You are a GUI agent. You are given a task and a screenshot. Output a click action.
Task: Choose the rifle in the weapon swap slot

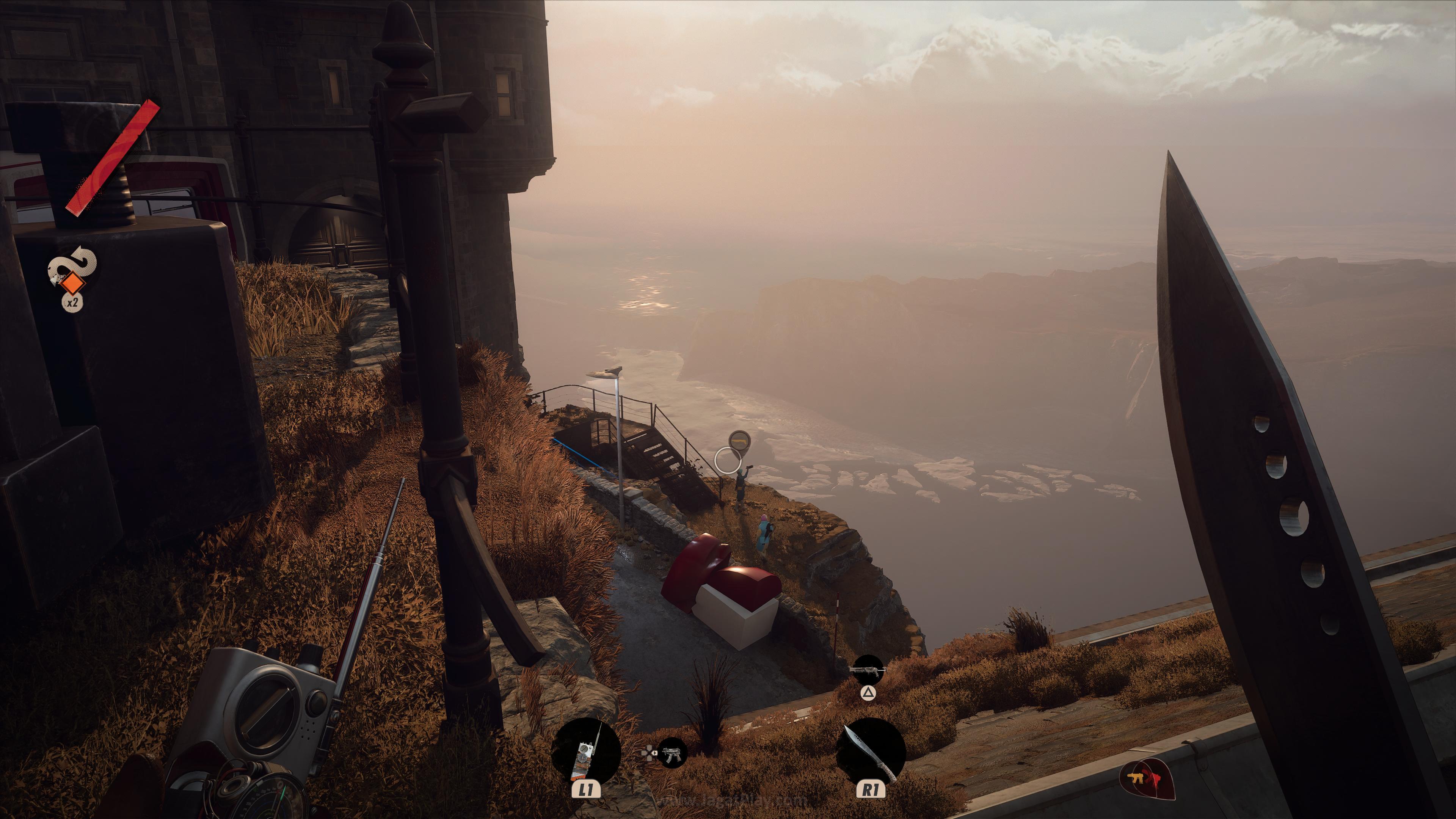pyautogui.click(x=868, y=670)
